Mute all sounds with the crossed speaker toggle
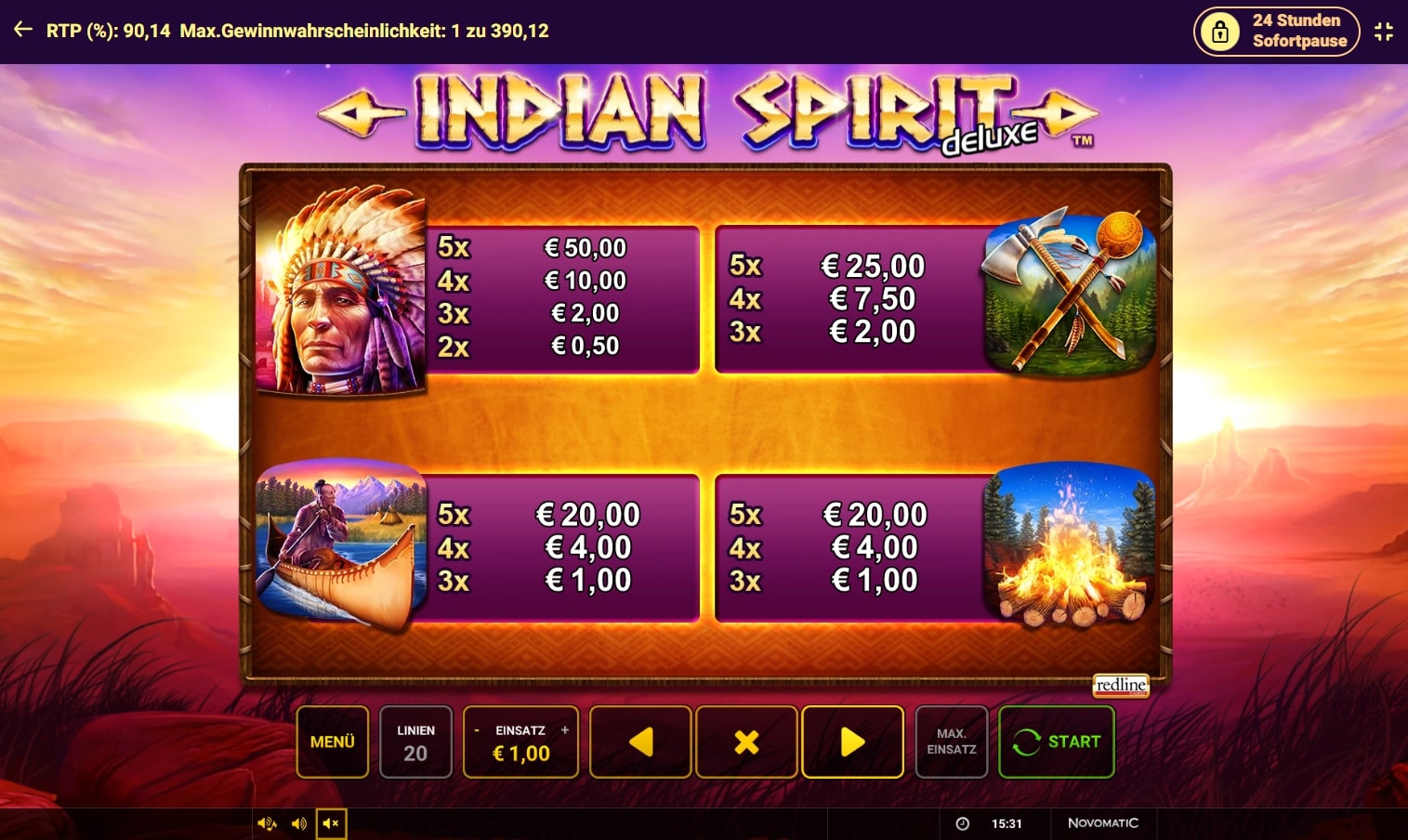The image size is (1408, 840). (331, 823)
